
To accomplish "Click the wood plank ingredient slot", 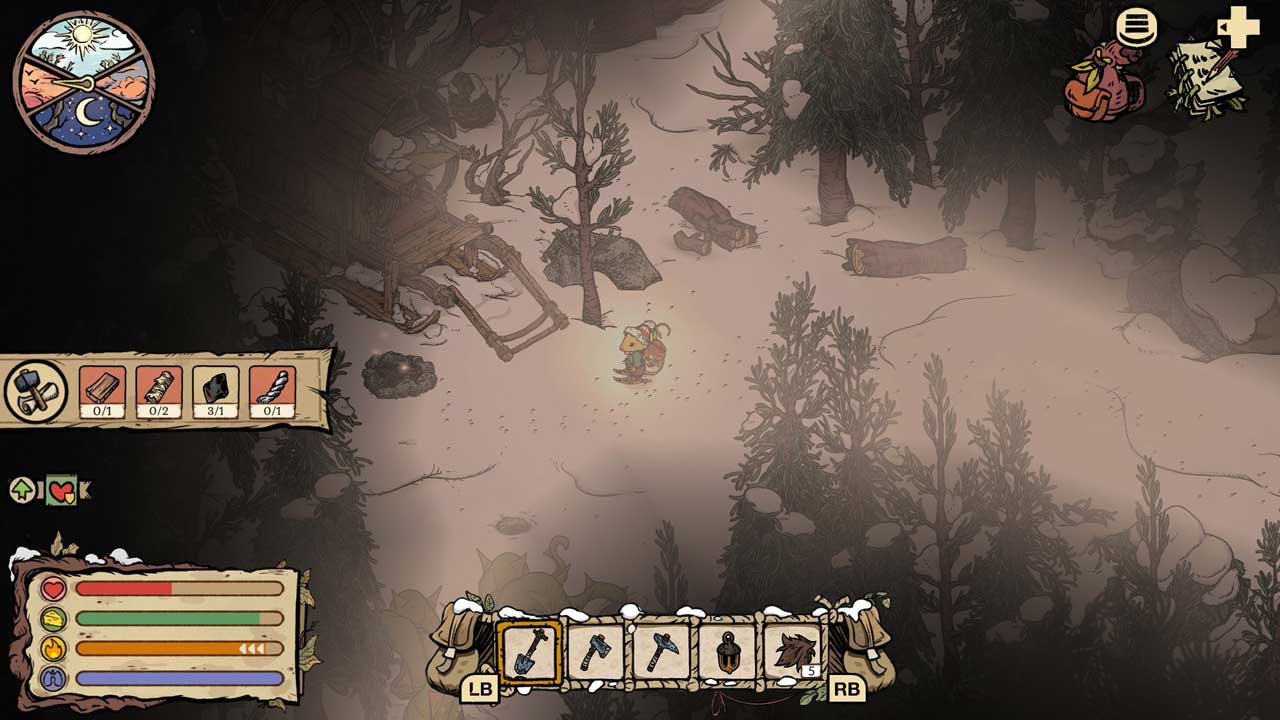I will tap(102, 391).
